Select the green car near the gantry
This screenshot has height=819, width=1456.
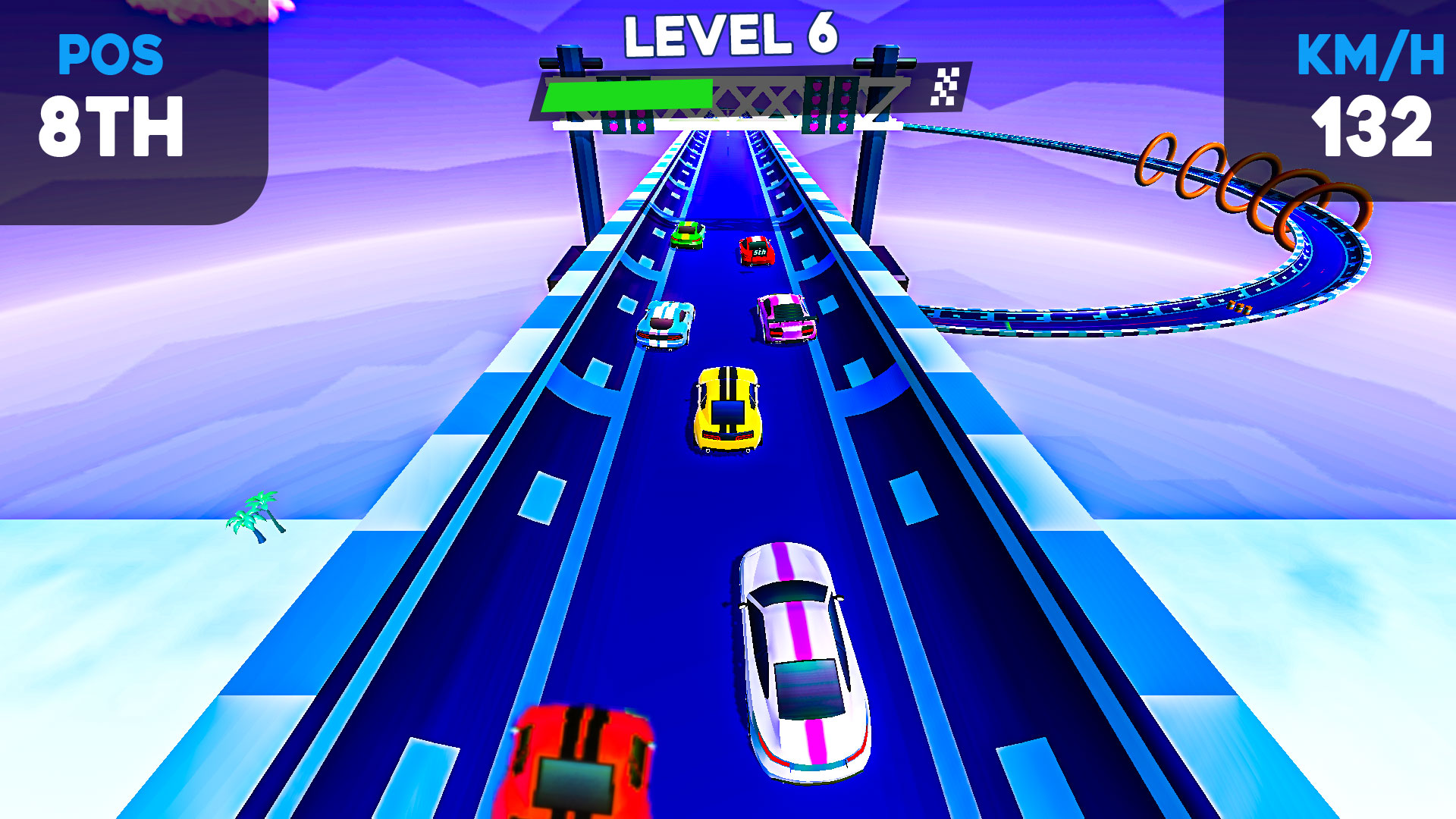(x=689, y=237)
